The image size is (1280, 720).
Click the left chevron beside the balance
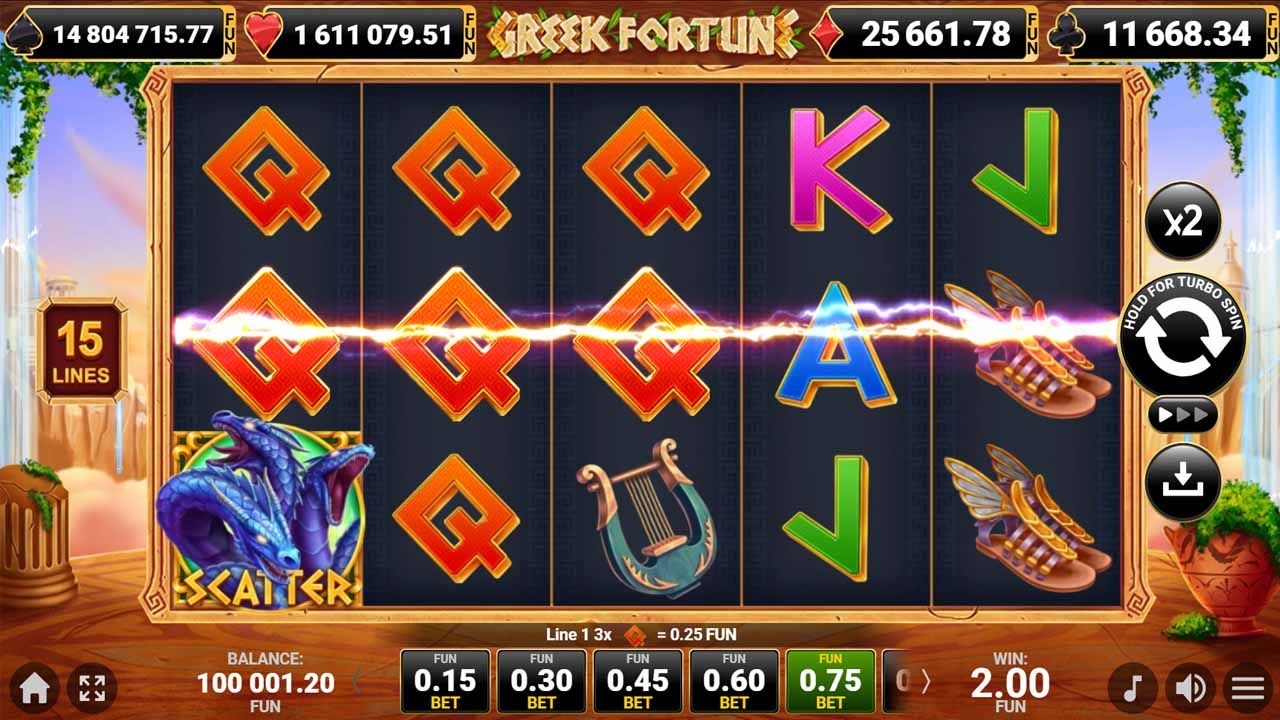coord(356,680)
